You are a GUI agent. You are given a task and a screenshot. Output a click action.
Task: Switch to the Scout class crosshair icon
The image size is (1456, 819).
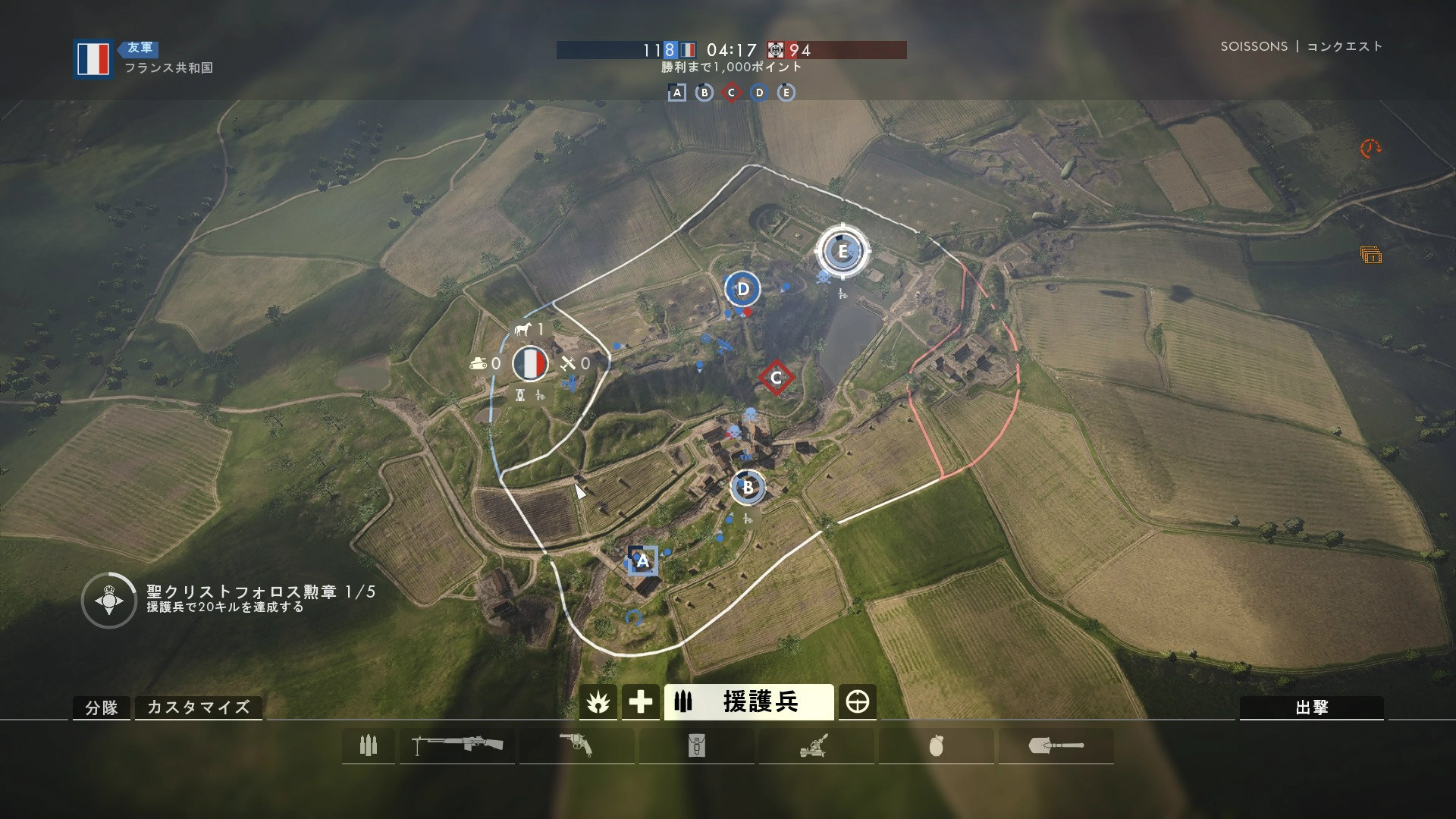coord(858,702)
